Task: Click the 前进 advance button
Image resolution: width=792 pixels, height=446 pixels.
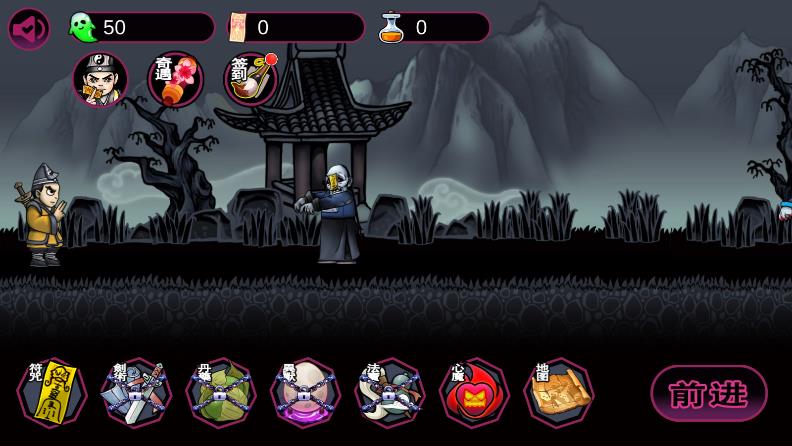Action: (x=709, y=393)
